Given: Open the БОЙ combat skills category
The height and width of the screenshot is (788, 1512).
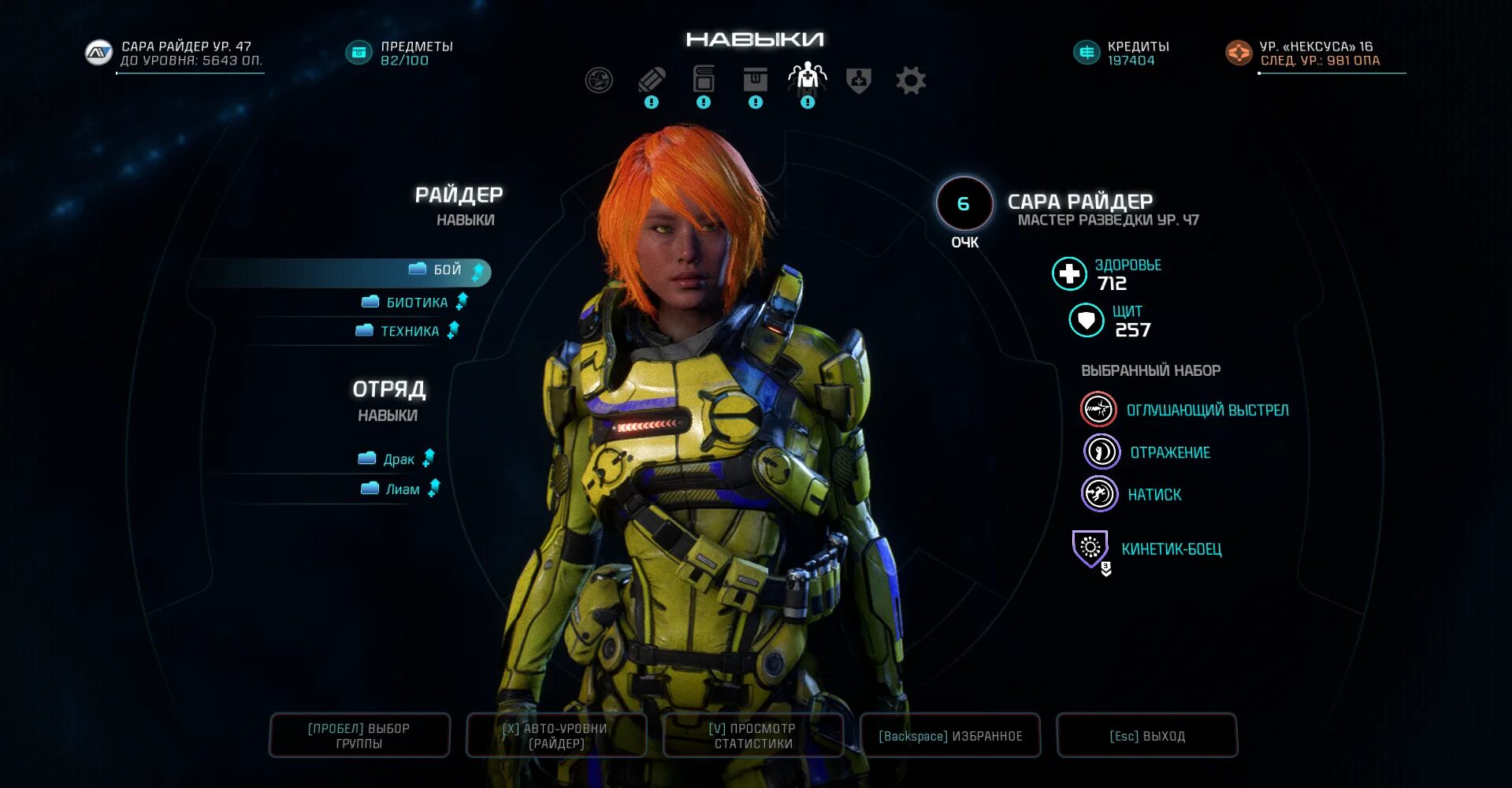Looking at the screenshot, I should (446, 270).
